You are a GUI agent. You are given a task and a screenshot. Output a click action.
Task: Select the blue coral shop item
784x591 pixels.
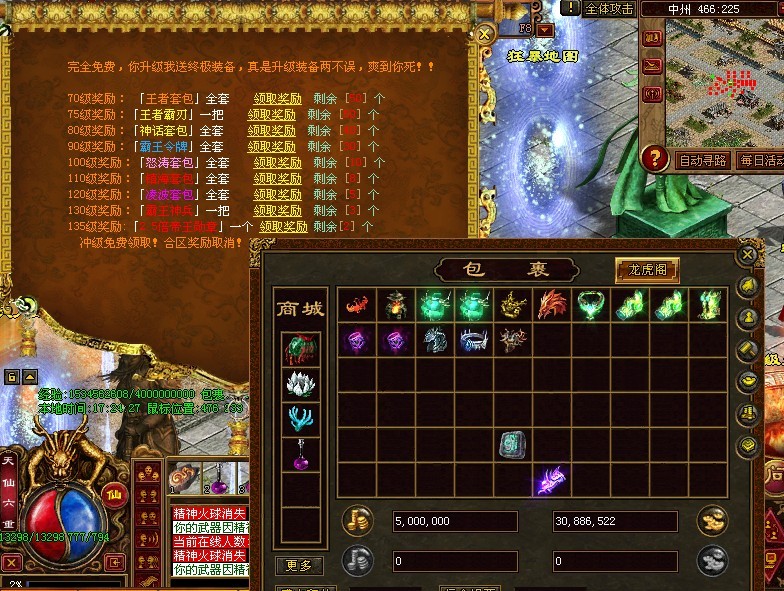pyautogui.click(x=299, y=420)
